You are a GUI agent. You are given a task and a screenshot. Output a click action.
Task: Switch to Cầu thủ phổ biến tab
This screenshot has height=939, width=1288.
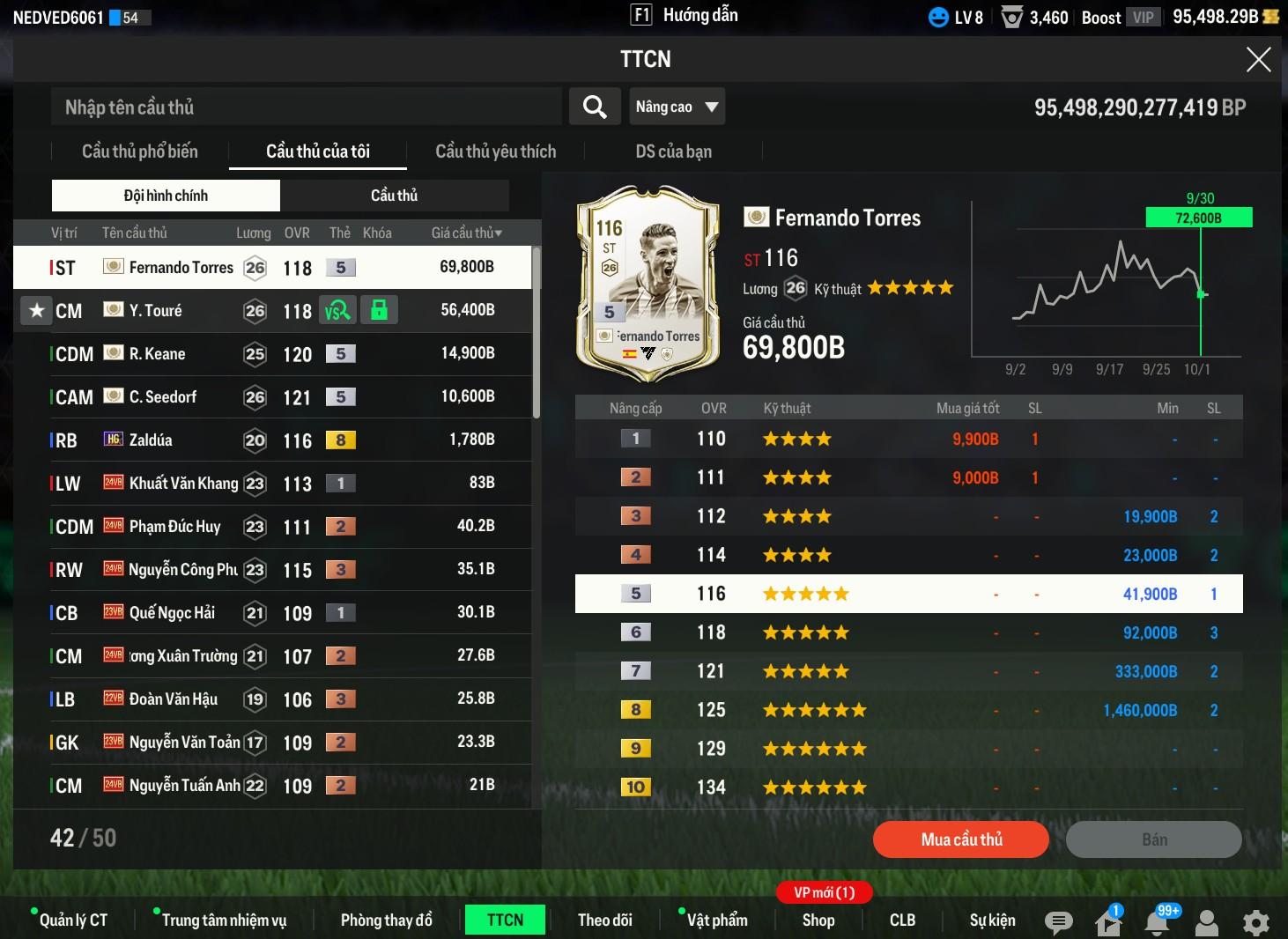point(140,152)
